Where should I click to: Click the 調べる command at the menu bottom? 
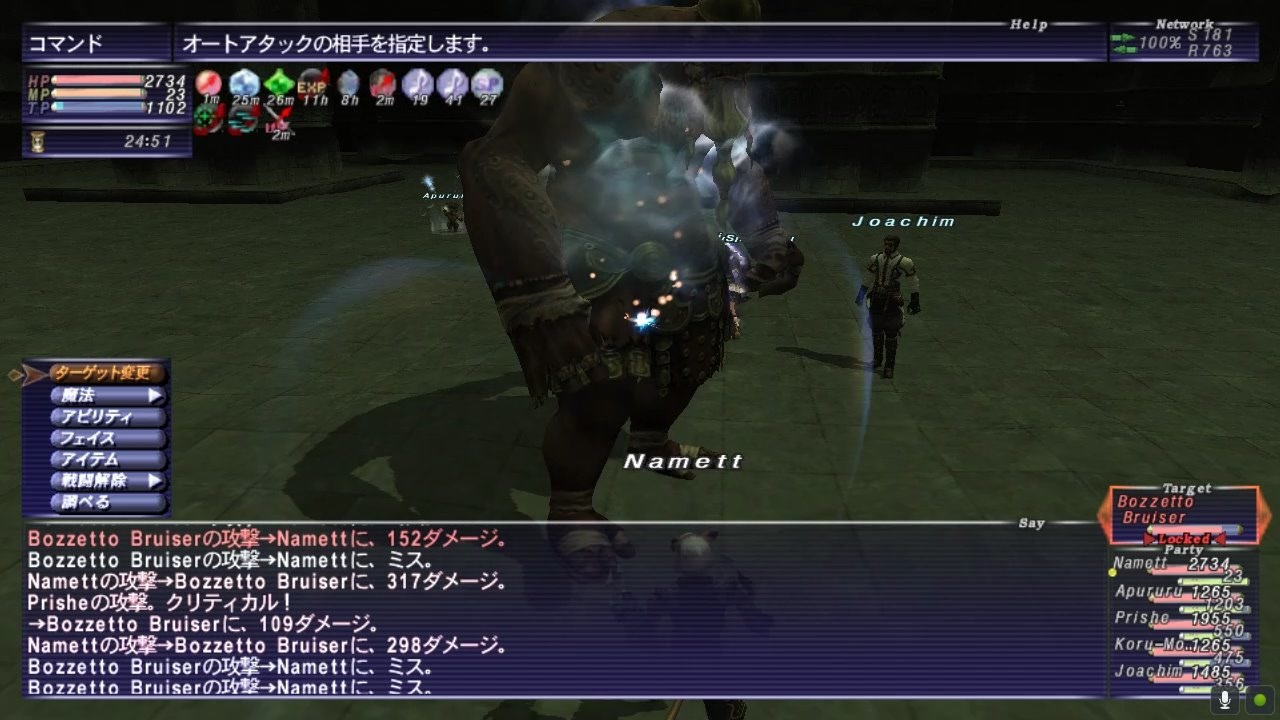point(100,500)
